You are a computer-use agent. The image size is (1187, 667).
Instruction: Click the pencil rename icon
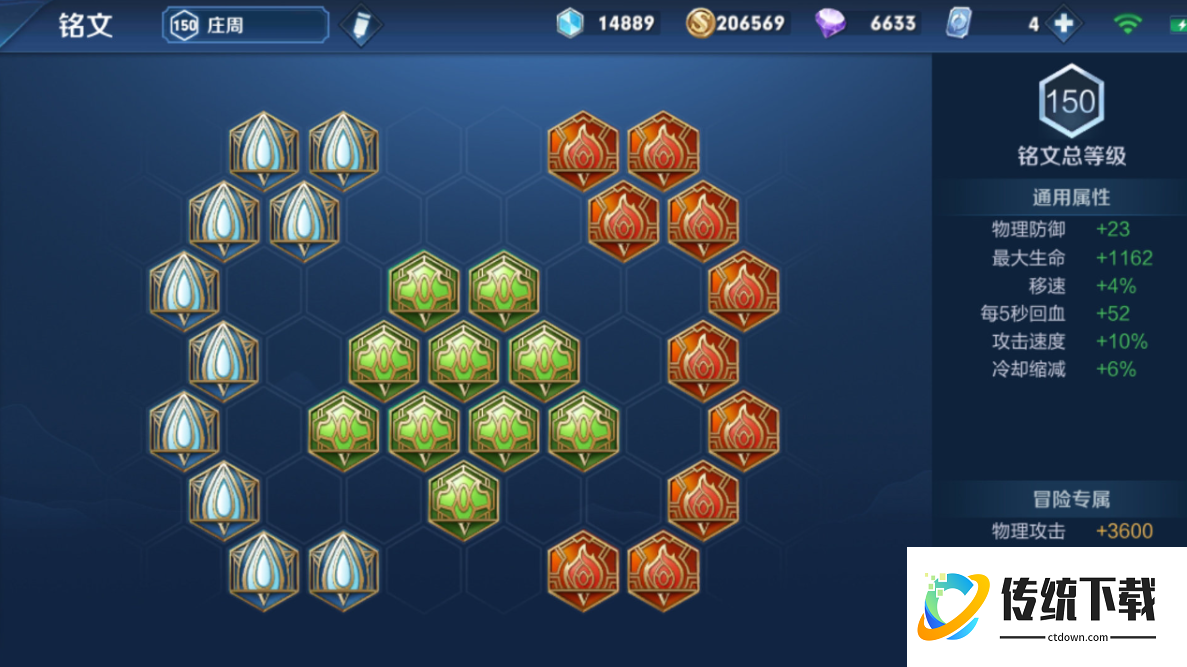point(361,26)
